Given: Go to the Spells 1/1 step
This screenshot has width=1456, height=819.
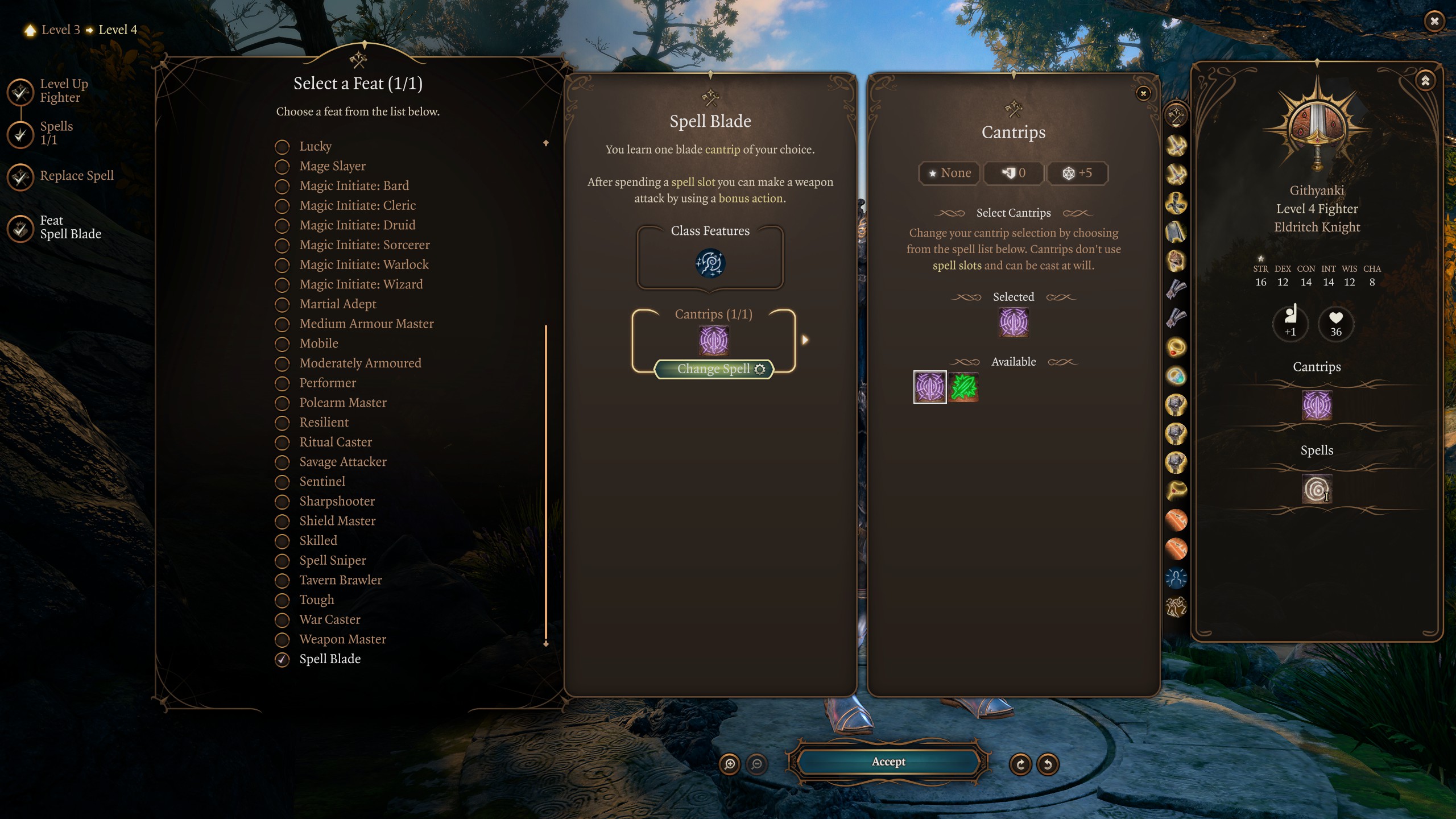Looking at the screenshot, I should [56, 133].
